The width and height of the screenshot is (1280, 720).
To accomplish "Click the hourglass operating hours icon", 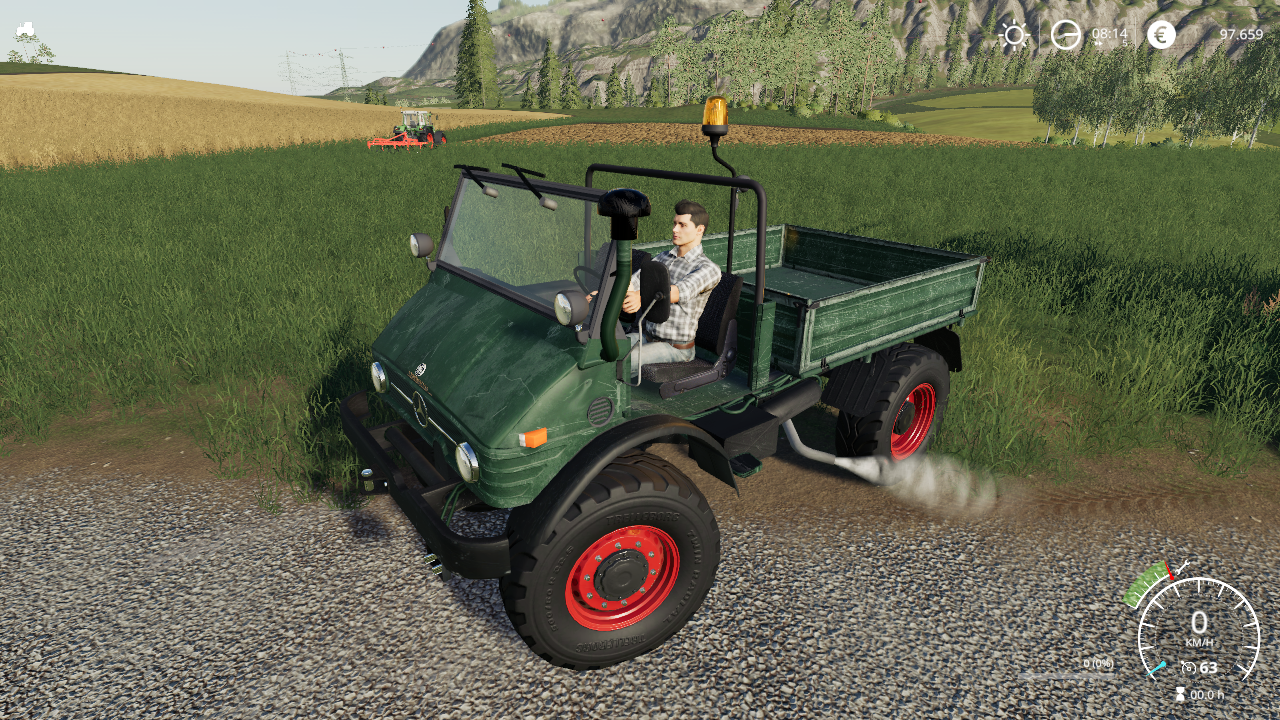I will coord(1180,694).
